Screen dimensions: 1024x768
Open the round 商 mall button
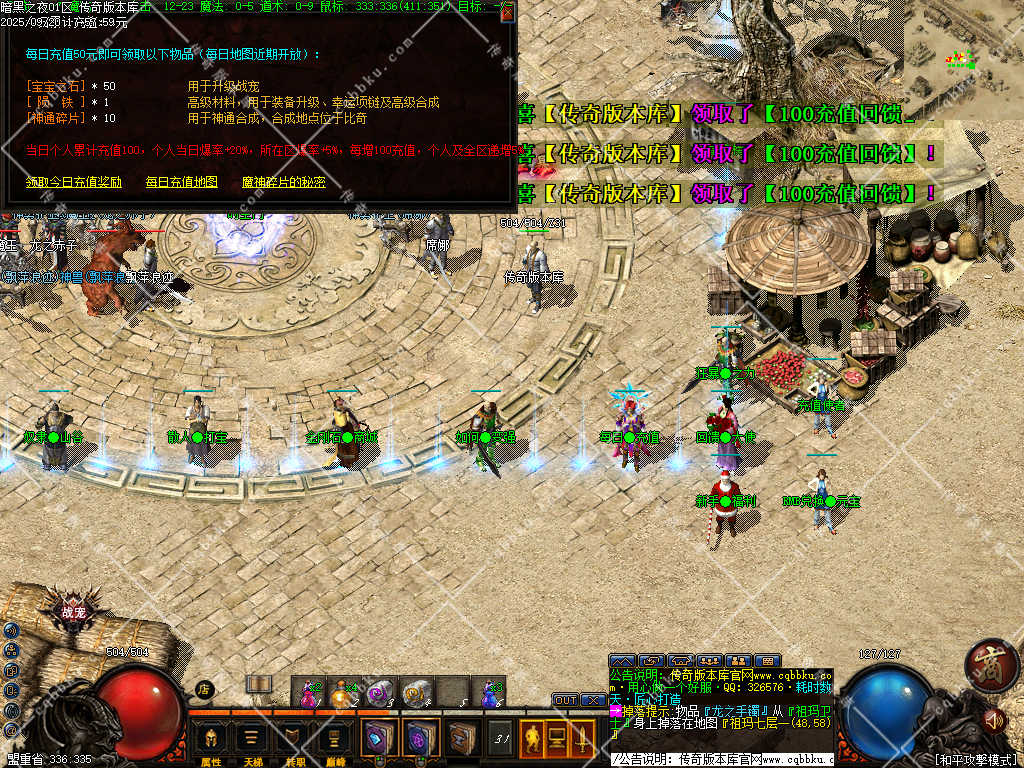(x=991, y=666)
